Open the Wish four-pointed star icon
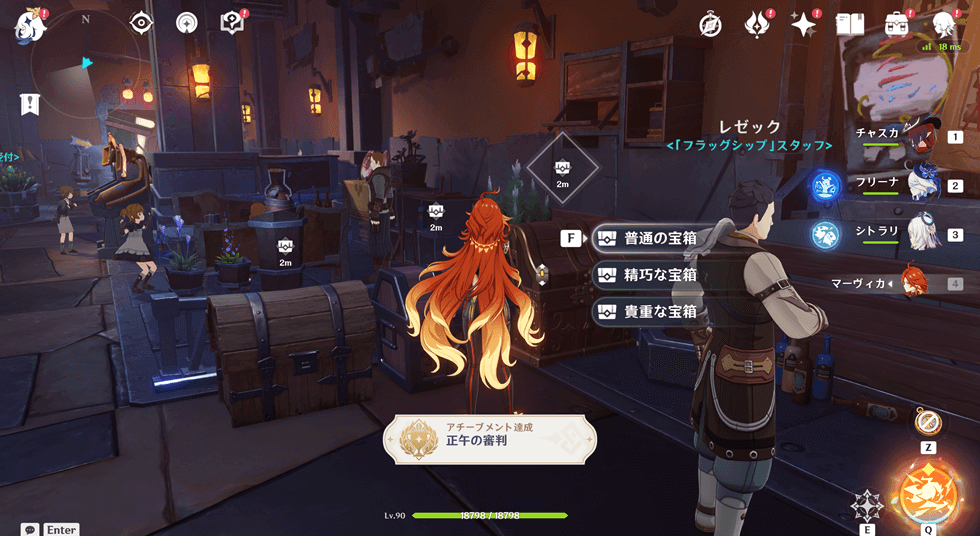The width and height of the screenshot is (980, 536). (803, 25)
